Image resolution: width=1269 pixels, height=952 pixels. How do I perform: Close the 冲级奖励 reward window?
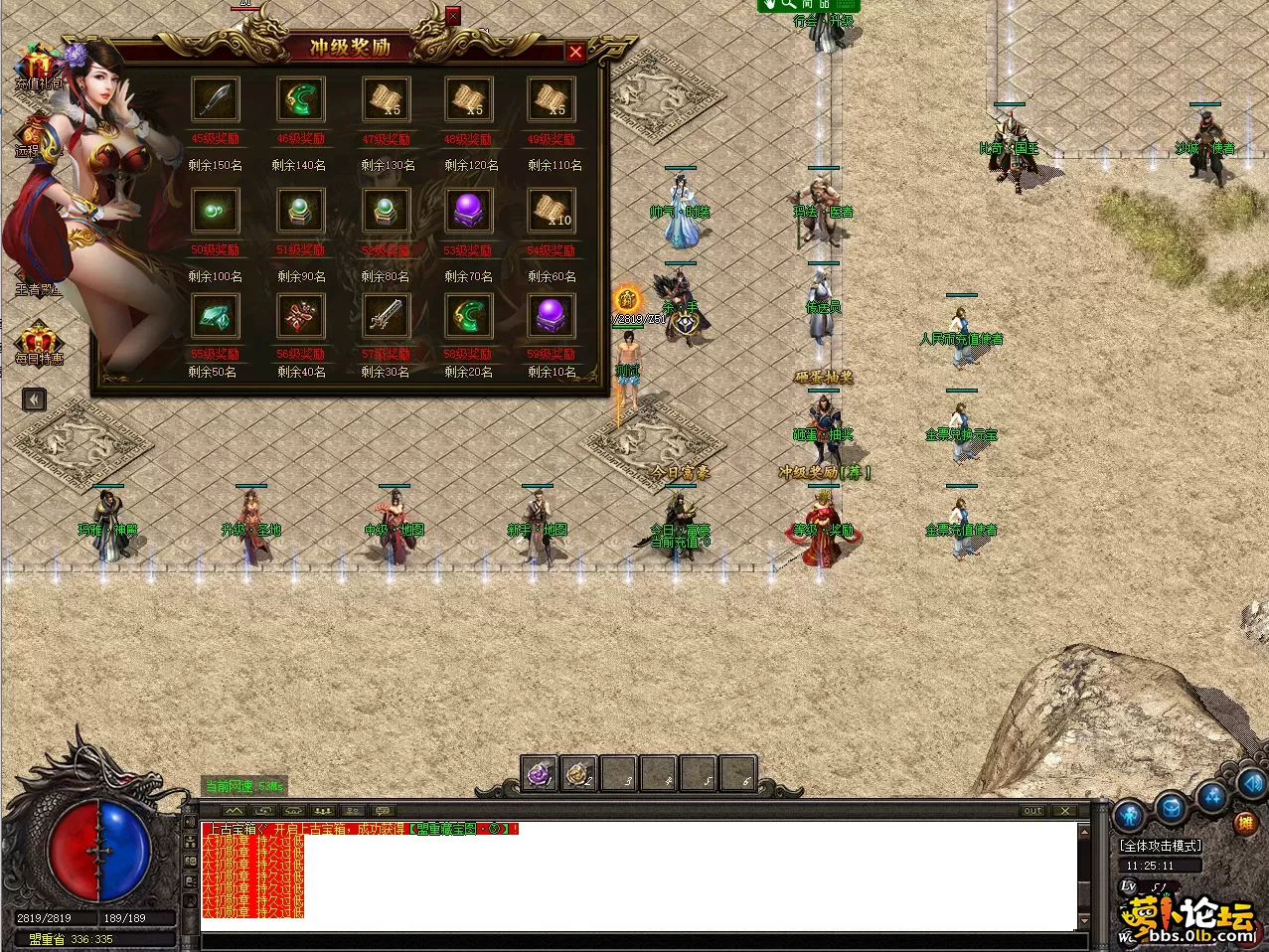pyautogui.click(x=575, y=53)
